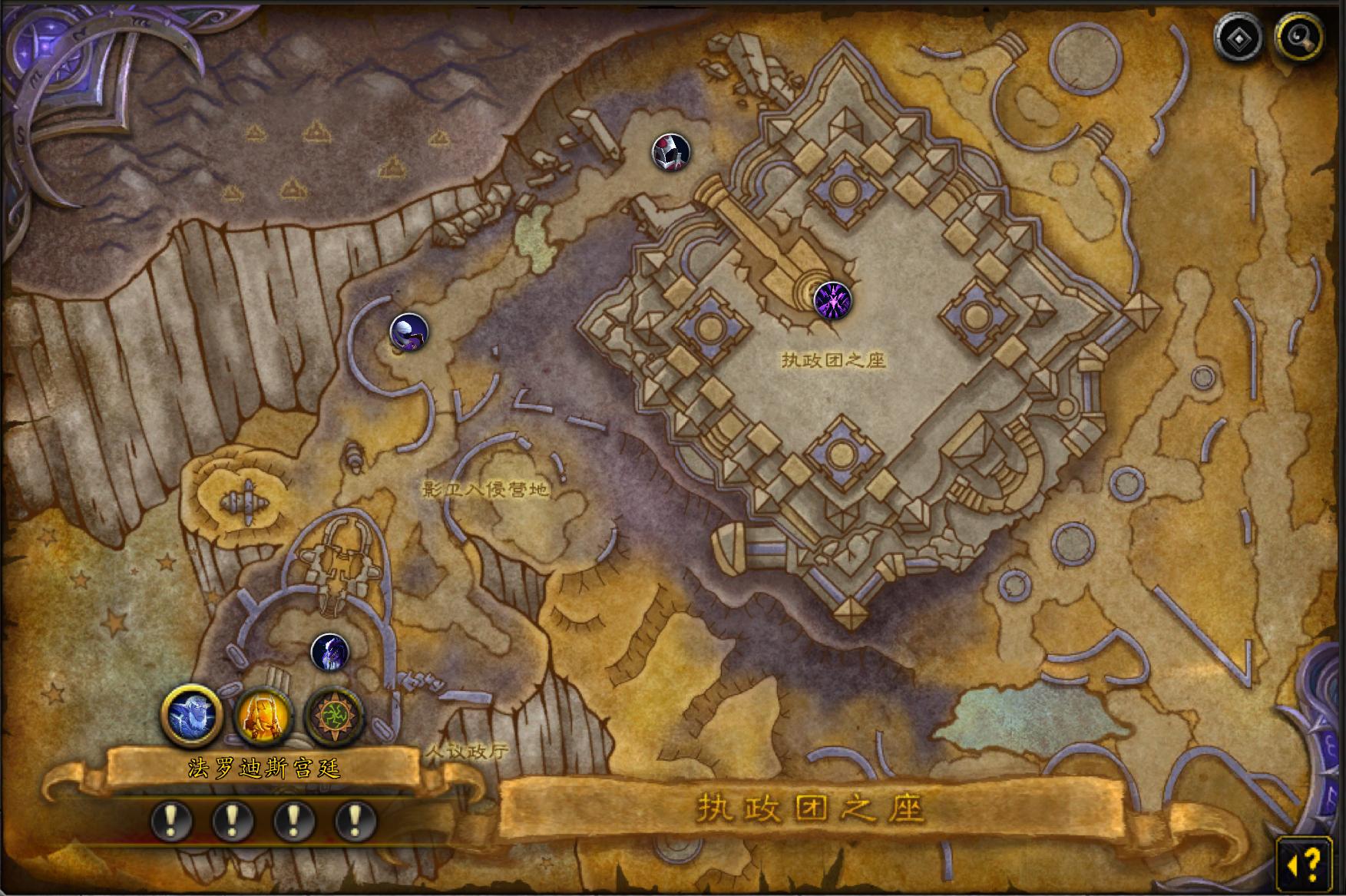Image resolution: width=1346 pixels, height=896 pixels.
Task: Select the moon-marked map pin on the western cliffs
Action: 408,332
